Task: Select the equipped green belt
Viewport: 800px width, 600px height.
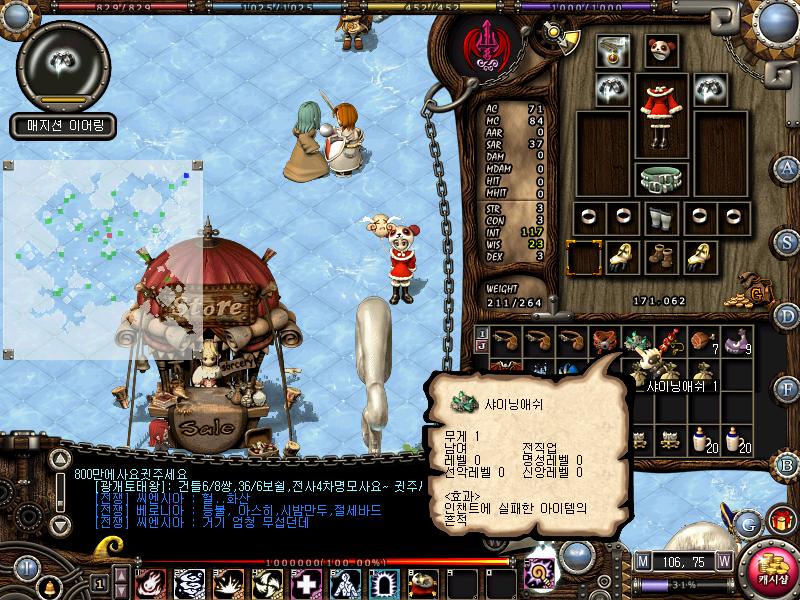Action: pos(659,180)
